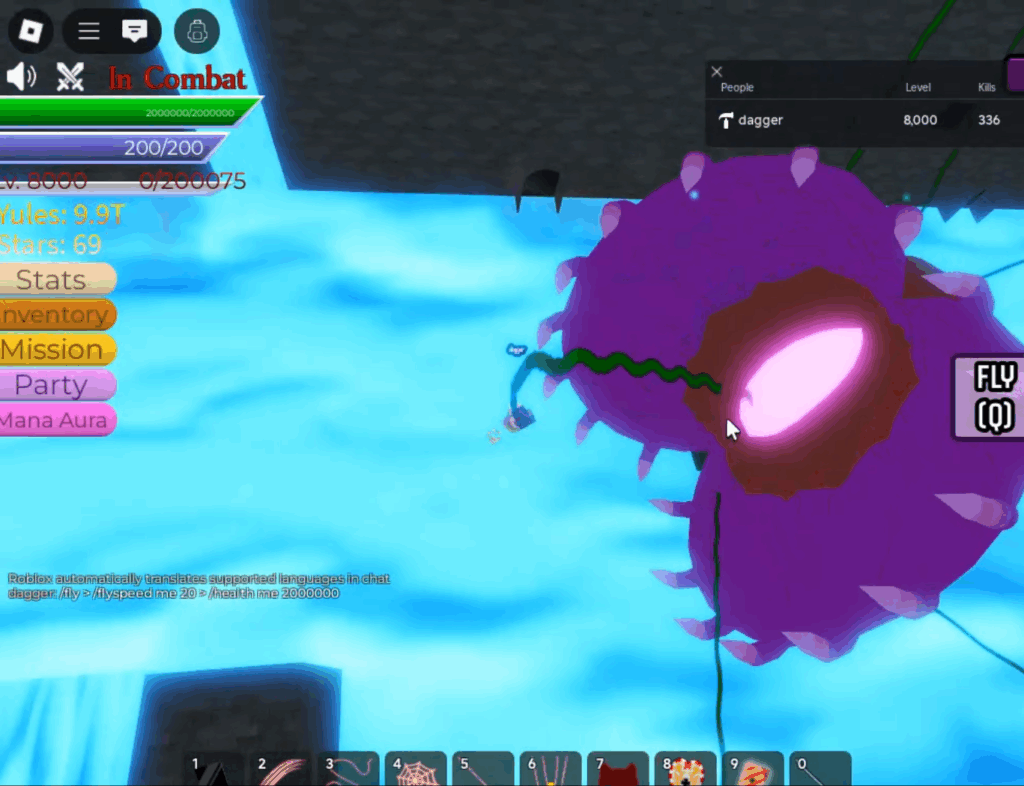Viewport: 1024px width, 786px height.
Task: Open the Inventory panel
Action: [x=57, y=315]
